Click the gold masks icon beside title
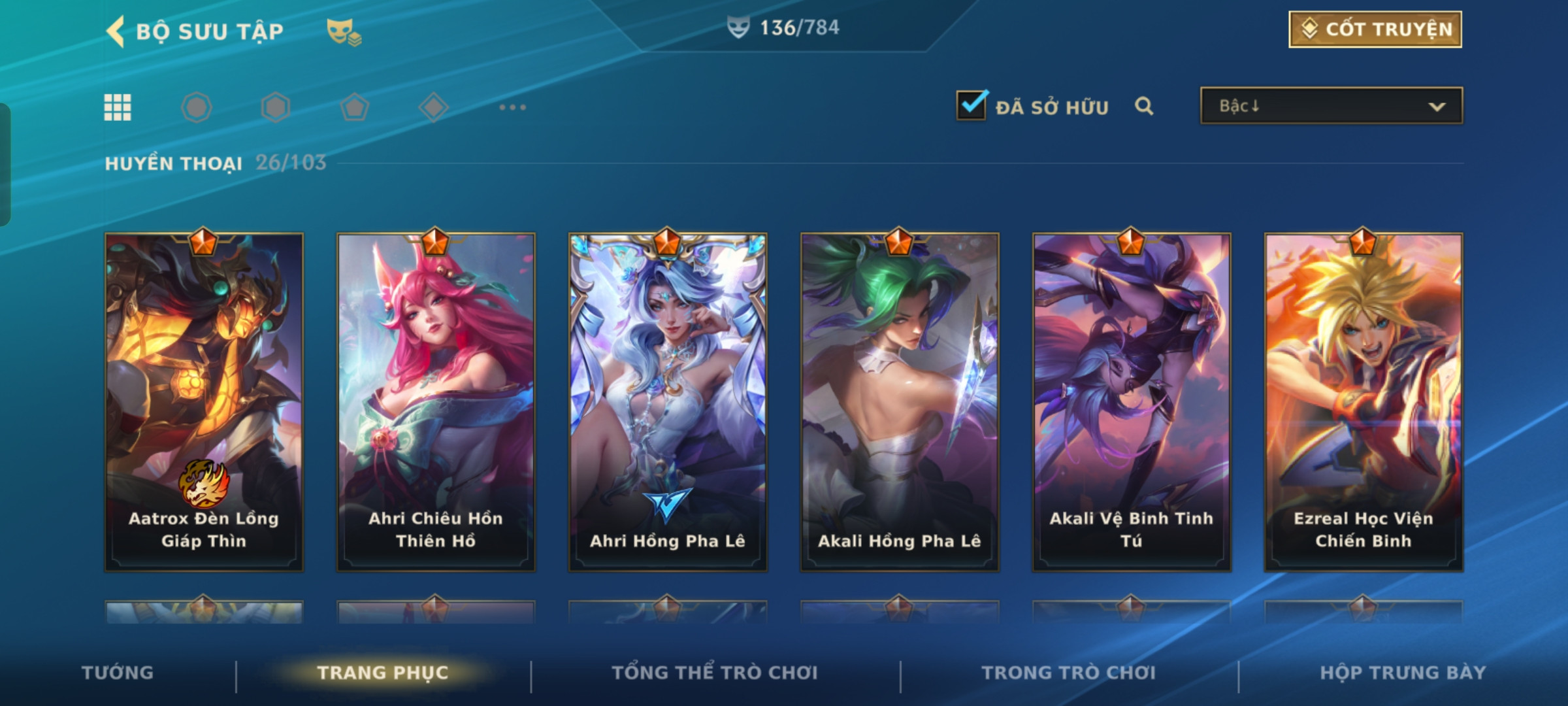1568x706 pixels. pyautogui.click(x=344, y=31)
